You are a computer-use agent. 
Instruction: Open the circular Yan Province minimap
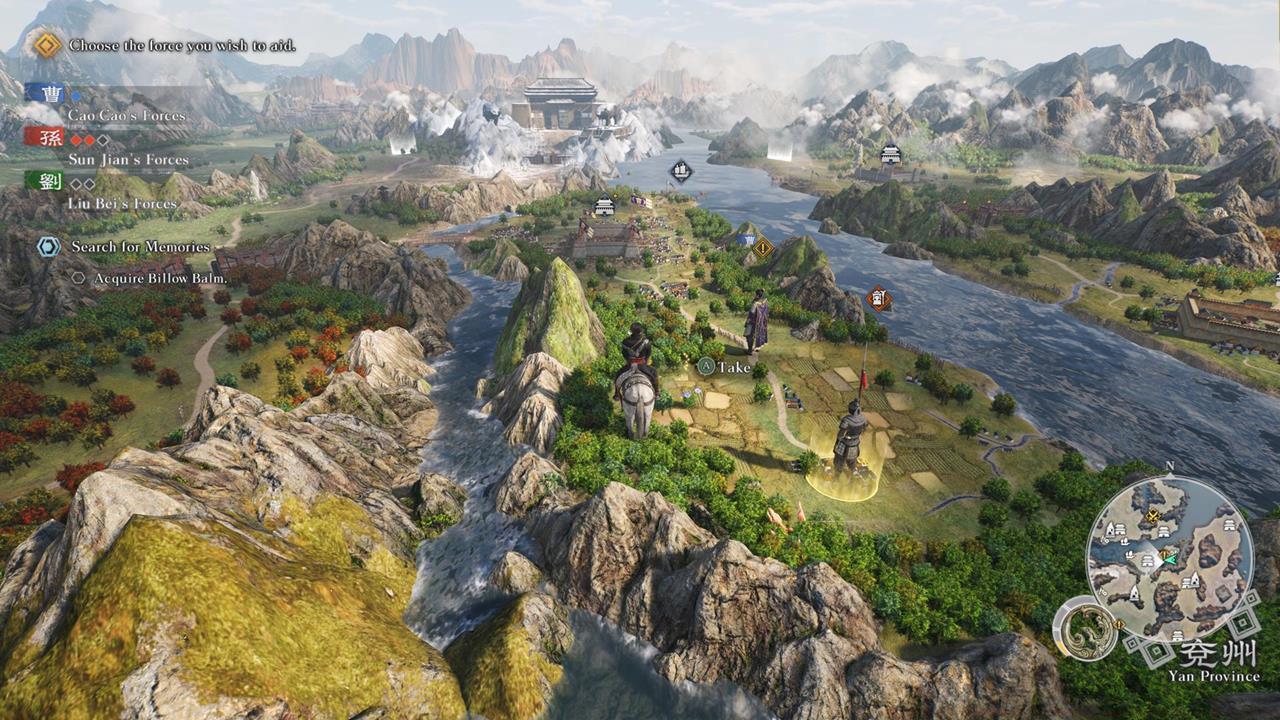pos(1169,560)
